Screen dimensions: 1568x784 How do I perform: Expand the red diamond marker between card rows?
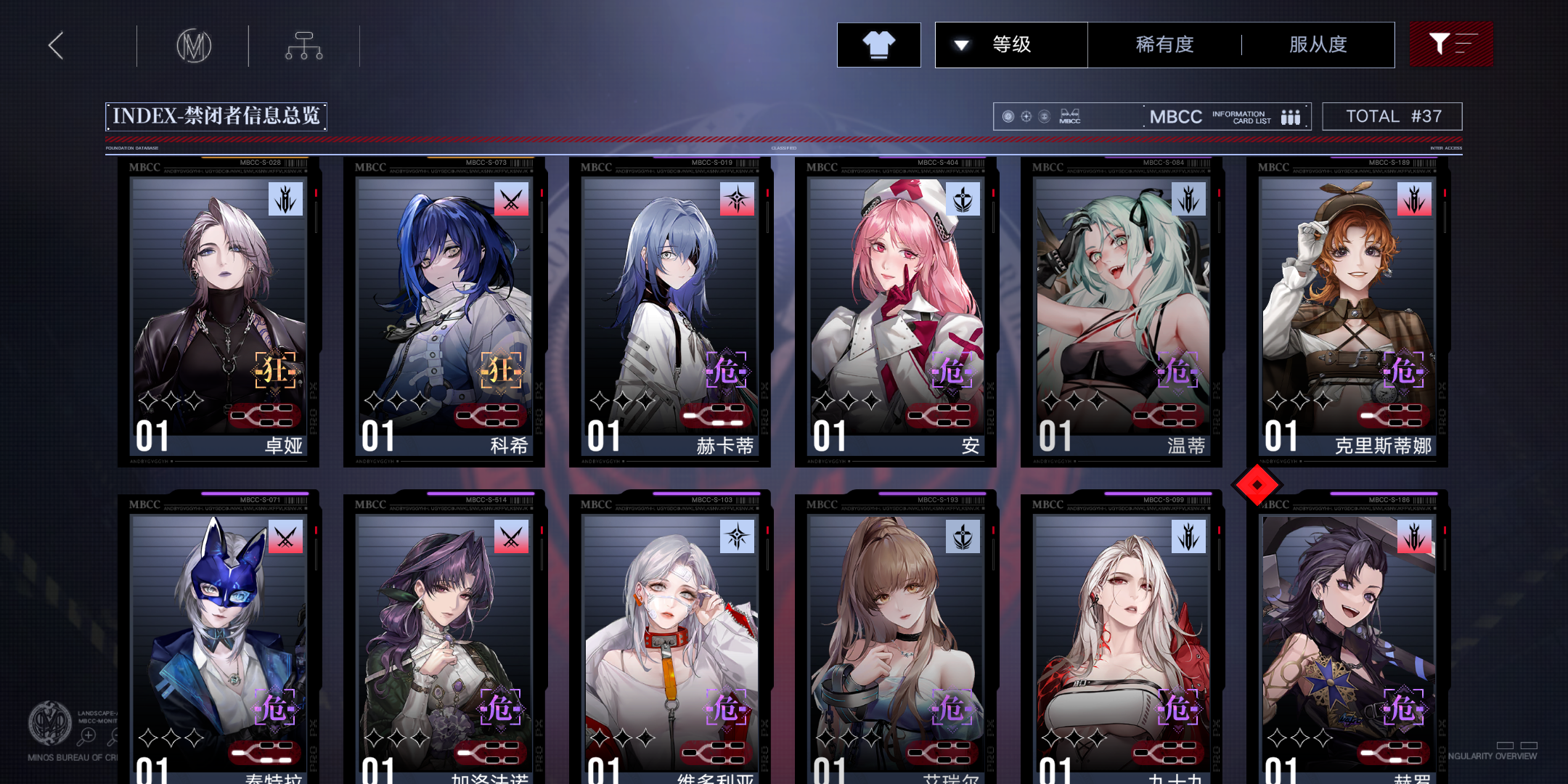click(x=1258, y=484)
